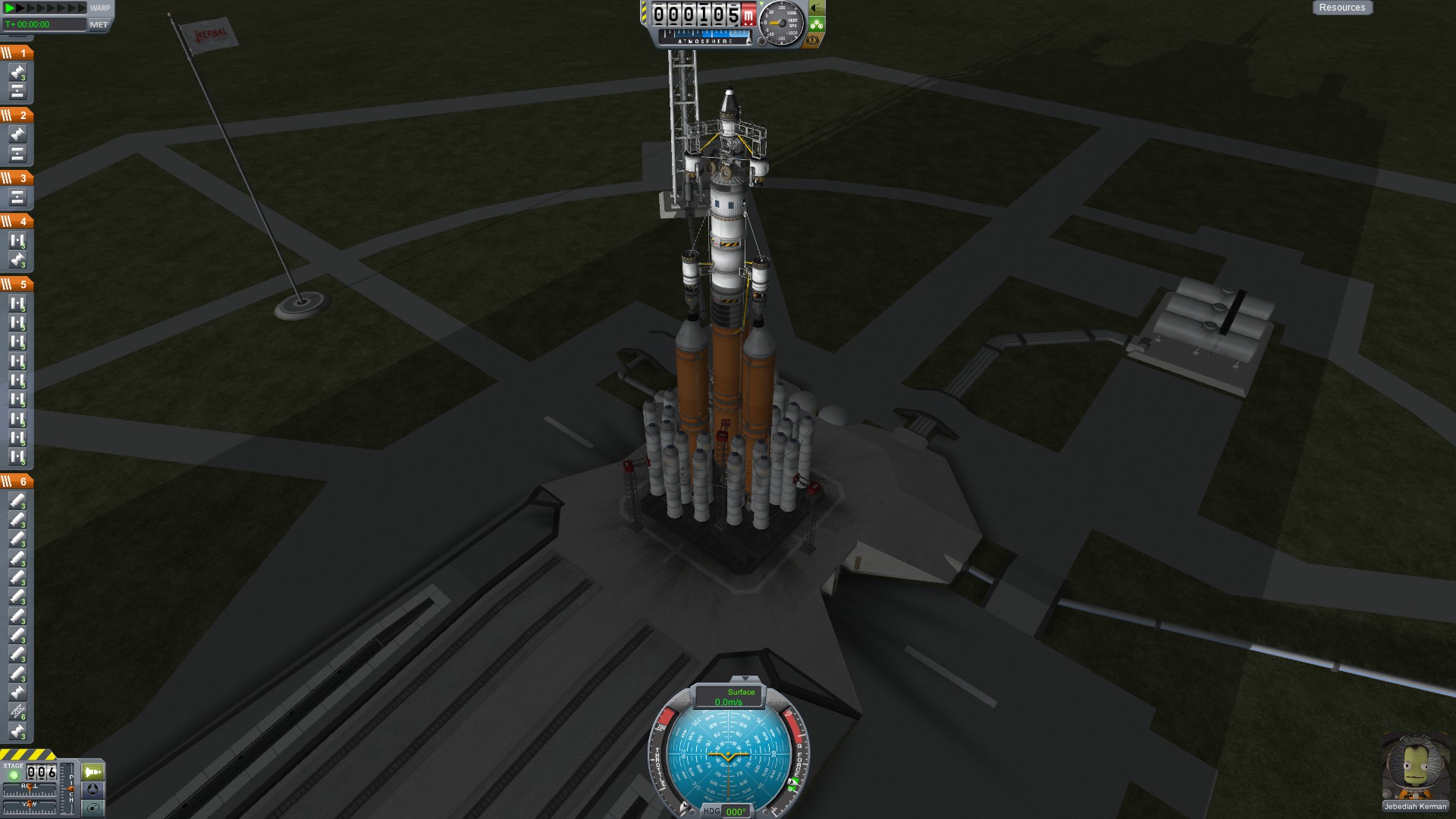Select Jebediah Kerman's crew portrait
The width and height of the screenshot is (1456, 819).
(x=1415, y=767)
